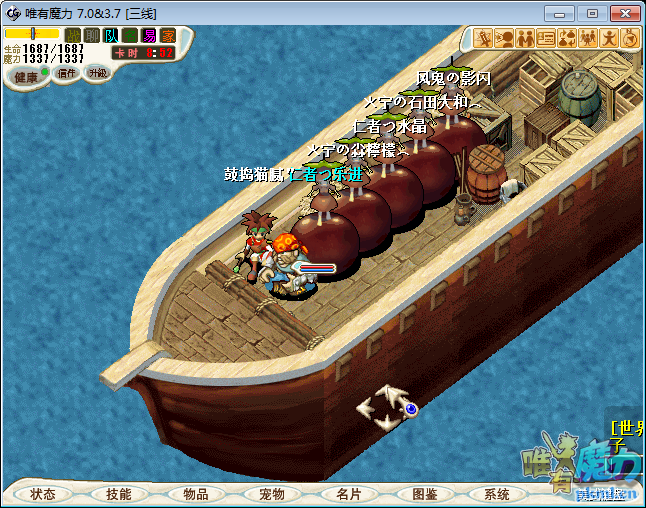
Task: Select the duel sword action icon
Action: point(483,39)
